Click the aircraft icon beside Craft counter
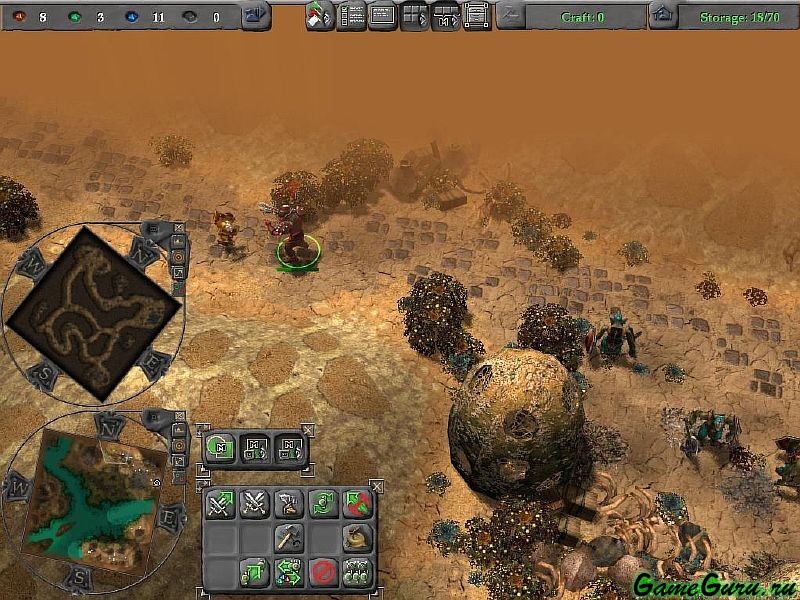Screen dimensions: 800x600 [x=510, y=16]
